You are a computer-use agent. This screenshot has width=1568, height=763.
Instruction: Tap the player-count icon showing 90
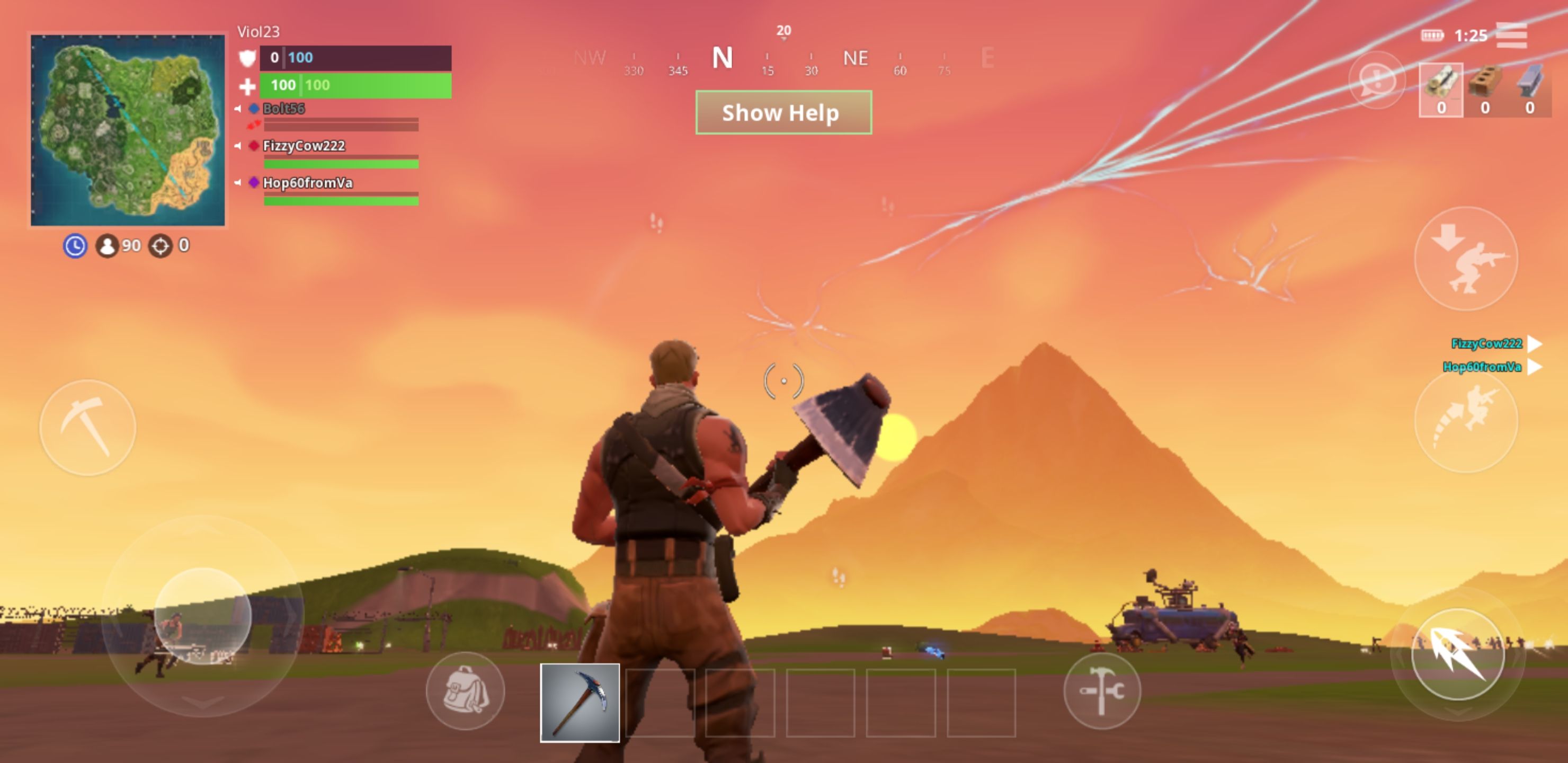[x=107, y=246]
